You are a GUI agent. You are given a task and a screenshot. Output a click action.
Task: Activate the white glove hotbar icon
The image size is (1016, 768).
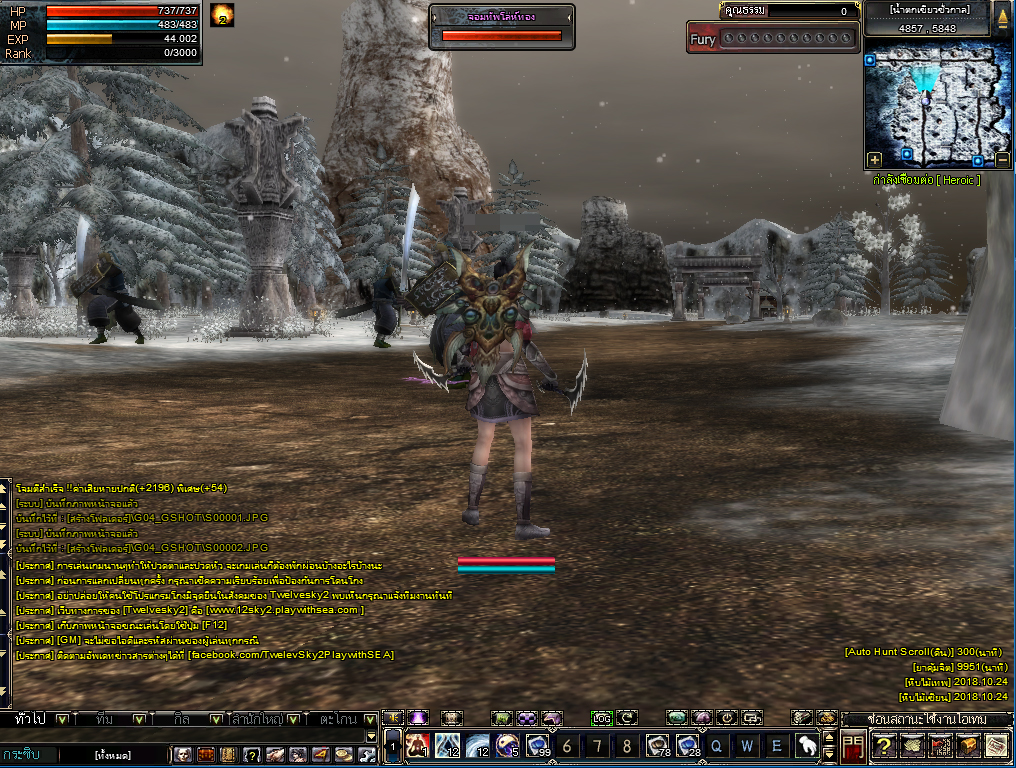tap(806, 745)
